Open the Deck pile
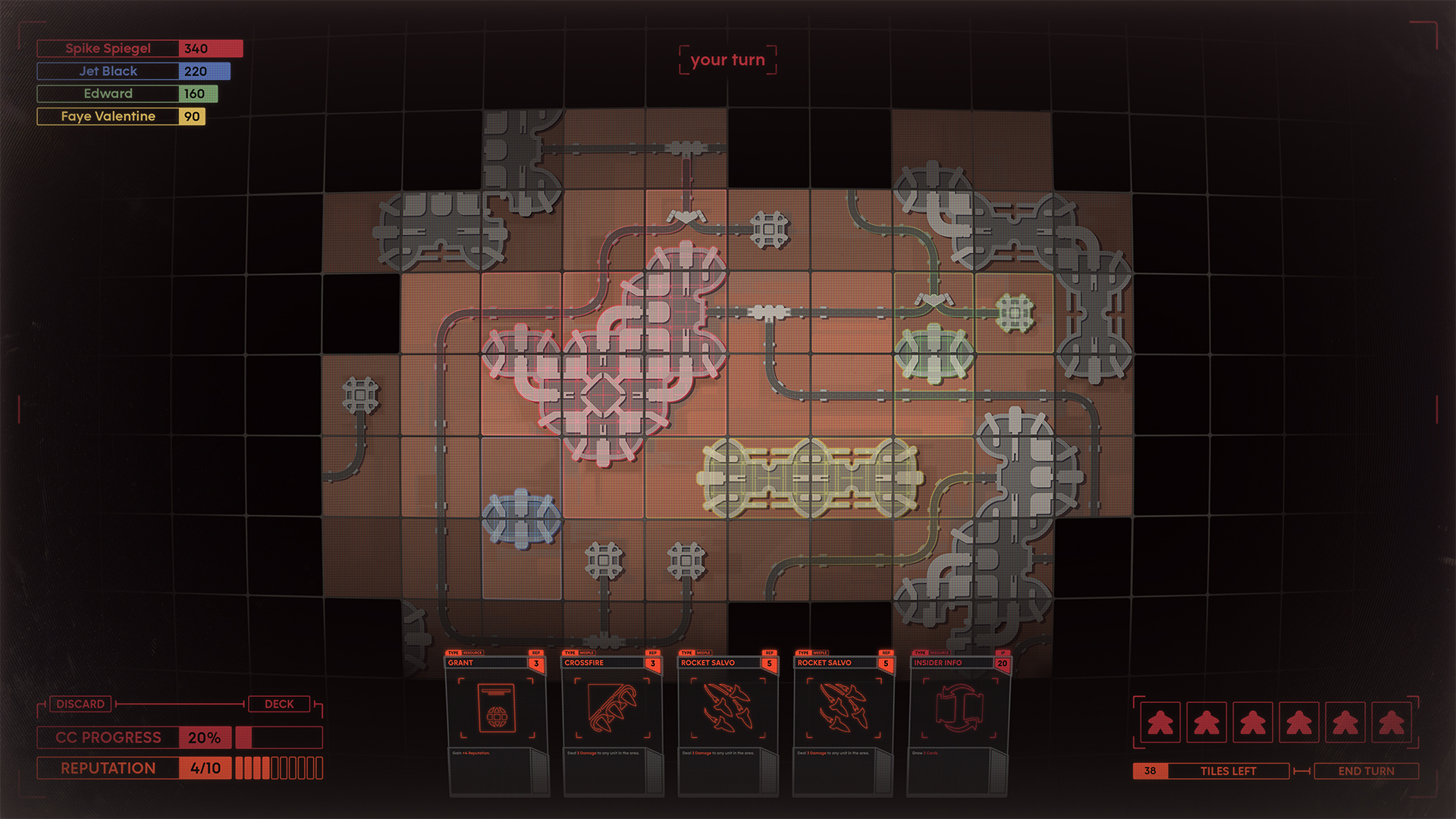The image size is (1456, 819). pos(279,704)
